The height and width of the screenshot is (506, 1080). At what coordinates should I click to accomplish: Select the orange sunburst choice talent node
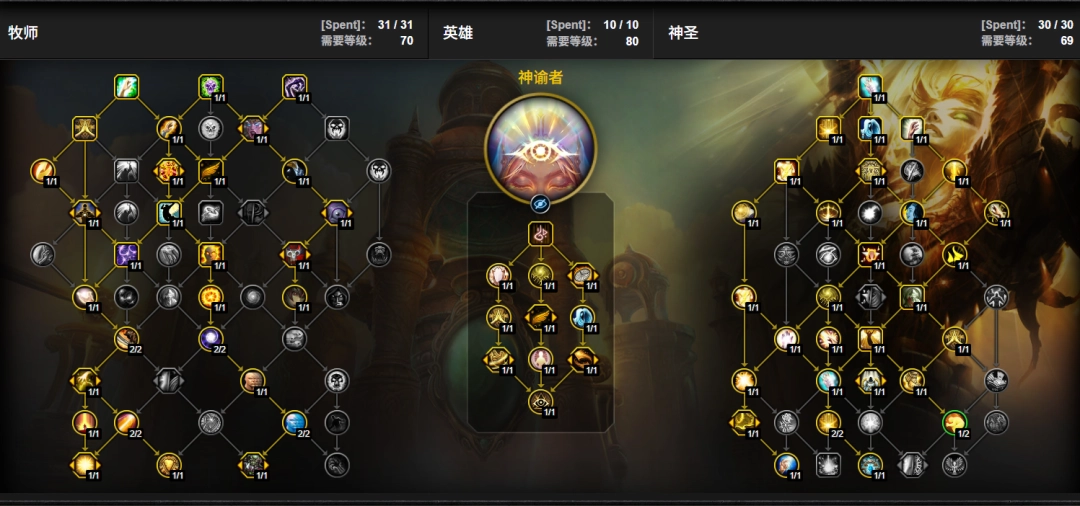point(168,170)
